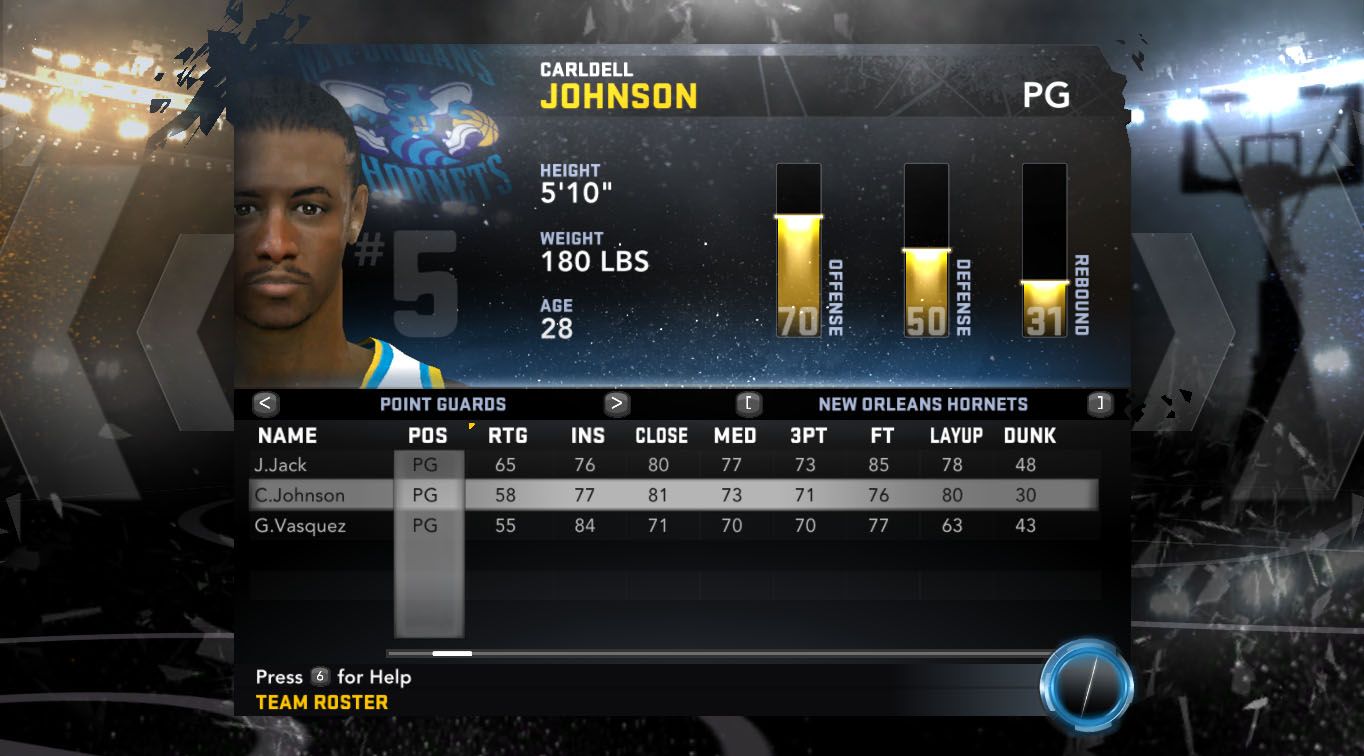
Task: Click the horizontal stats scrollbar thumb
Action: (x=452, y=654)
